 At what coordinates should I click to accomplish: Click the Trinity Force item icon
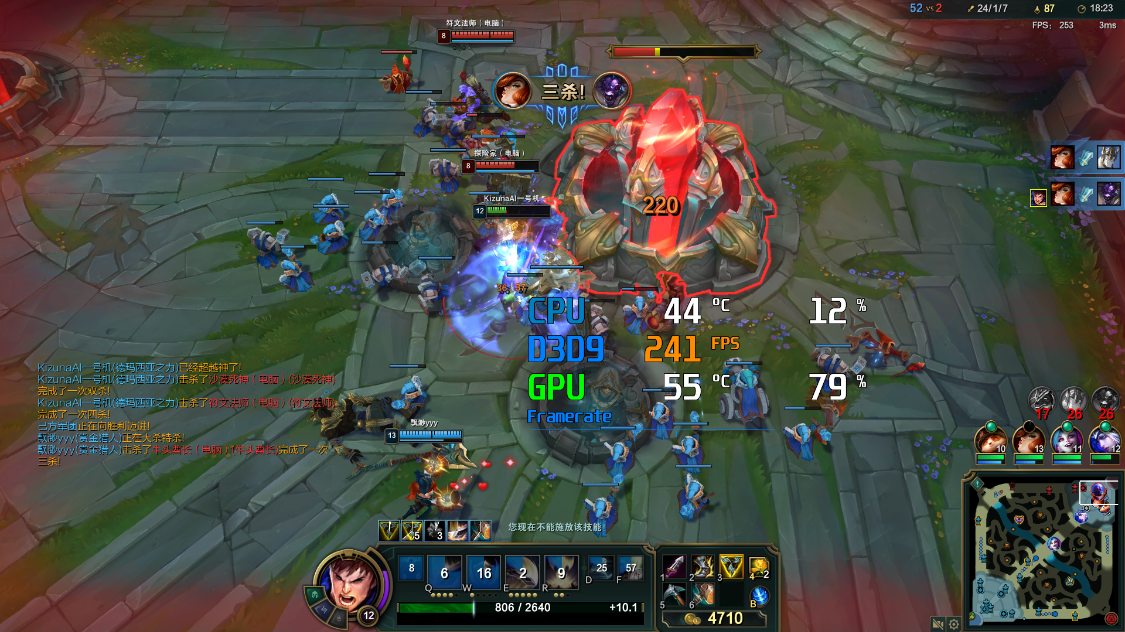(x=731, y=568)
